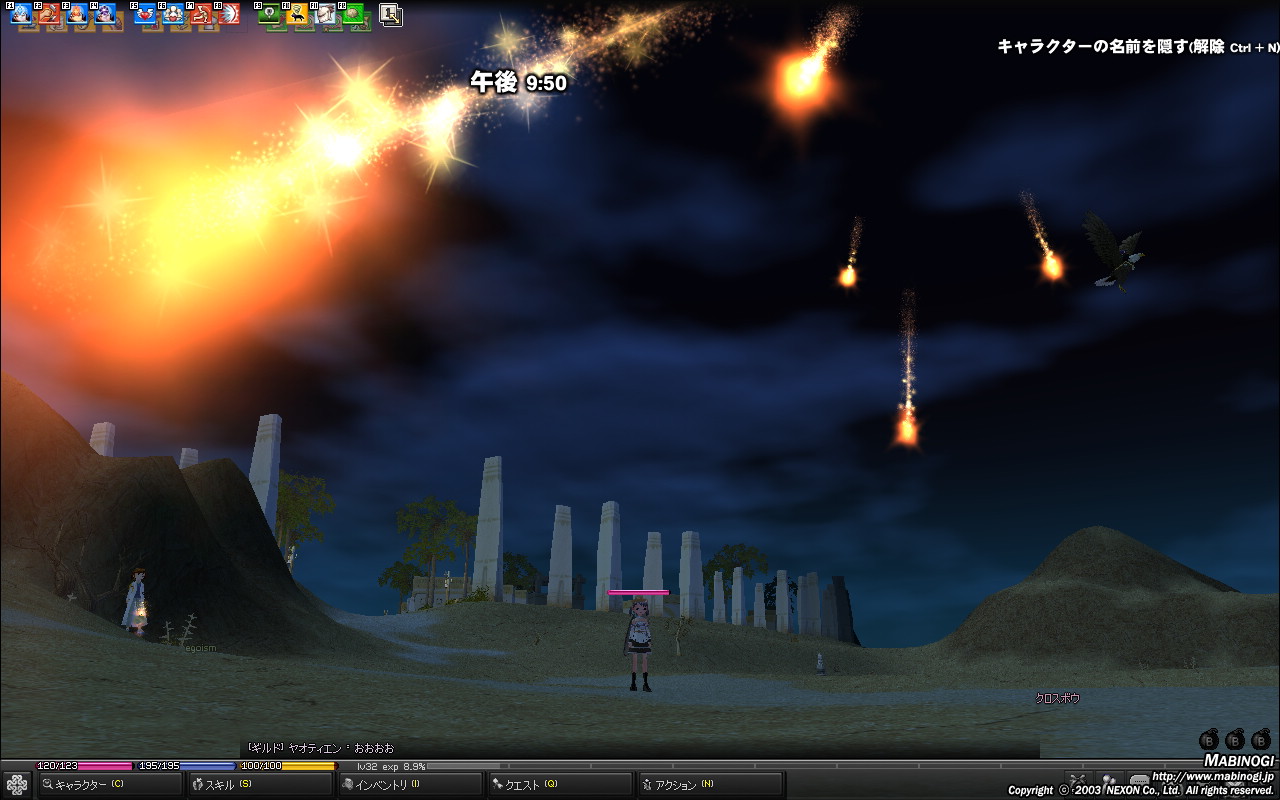This screenshot has width=1280, height=800.
Task: Use the F10 orange black animal icon
Action: tap(297, 15)
